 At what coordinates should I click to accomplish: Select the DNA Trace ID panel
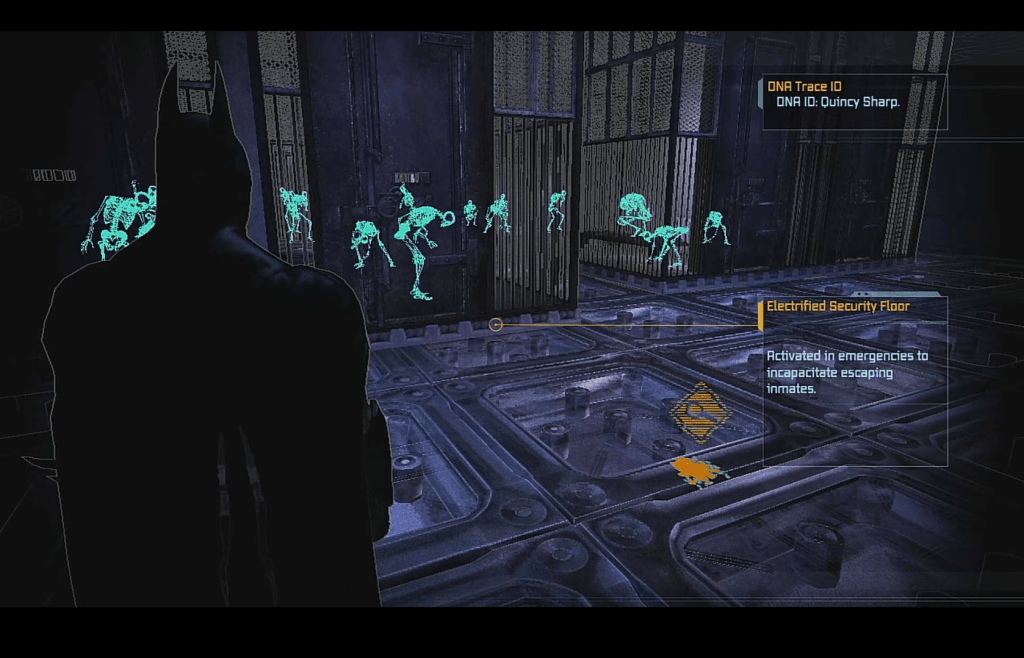[x=854, y=102]
